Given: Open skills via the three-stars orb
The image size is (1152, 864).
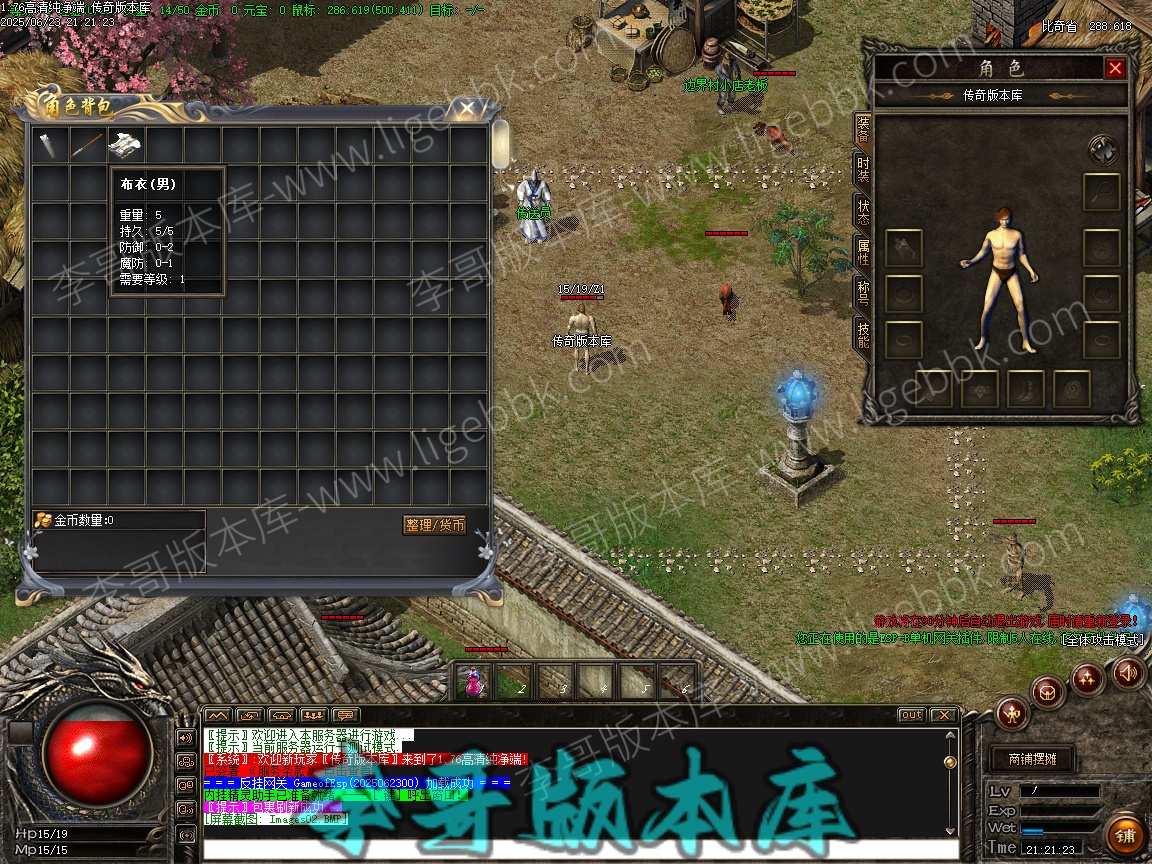Looking at the screenshot, I should point(1088,679).
